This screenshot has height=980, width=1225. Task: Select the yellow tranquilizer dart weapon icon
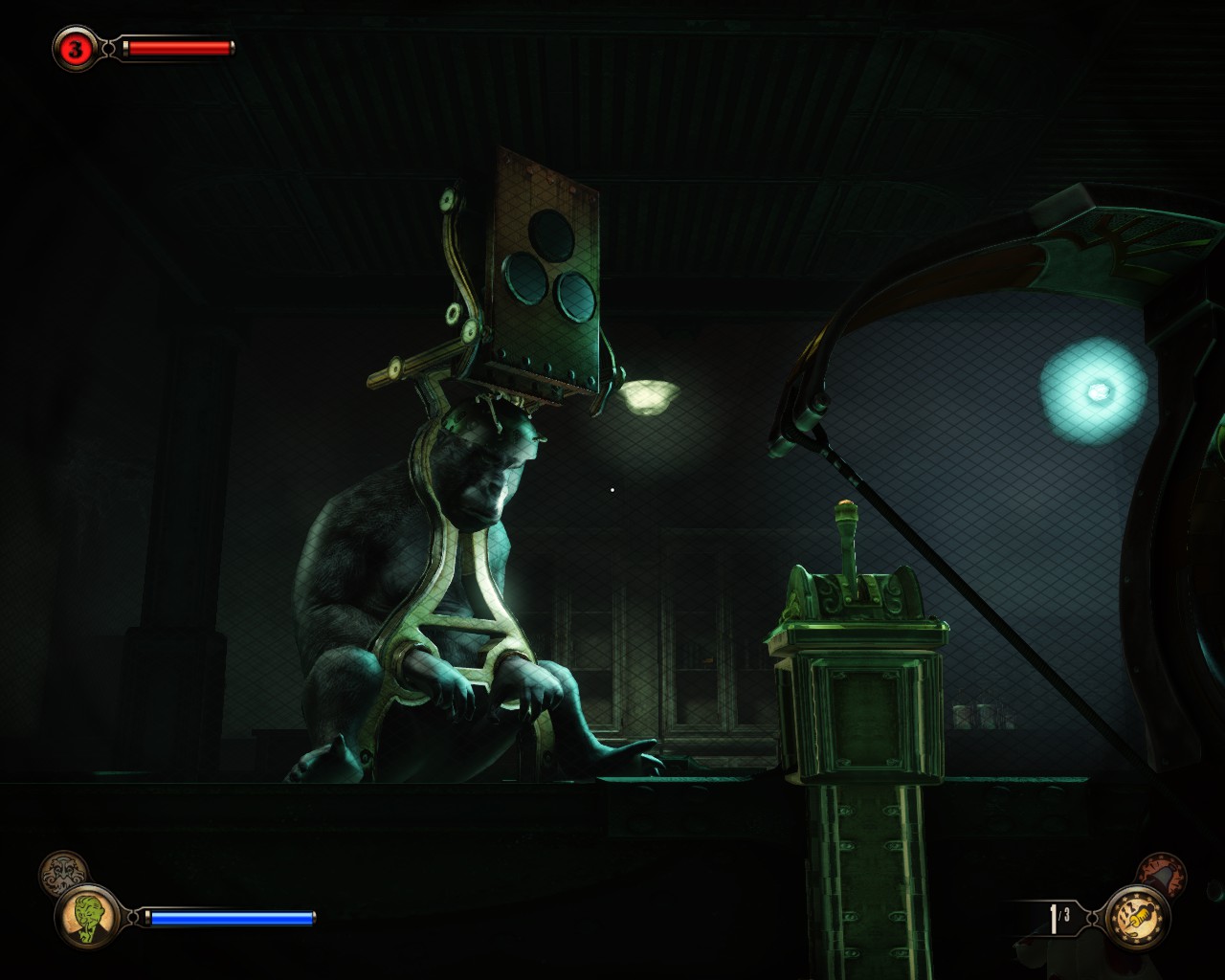1137,917
